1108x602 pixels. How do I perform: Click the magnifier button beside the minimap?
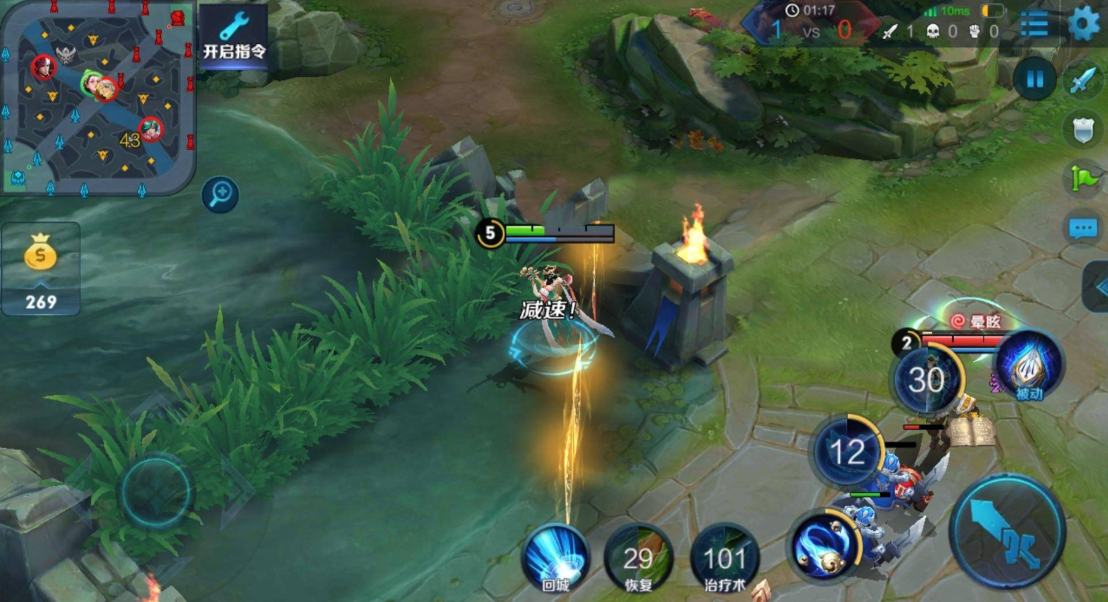tap(220, 194)
